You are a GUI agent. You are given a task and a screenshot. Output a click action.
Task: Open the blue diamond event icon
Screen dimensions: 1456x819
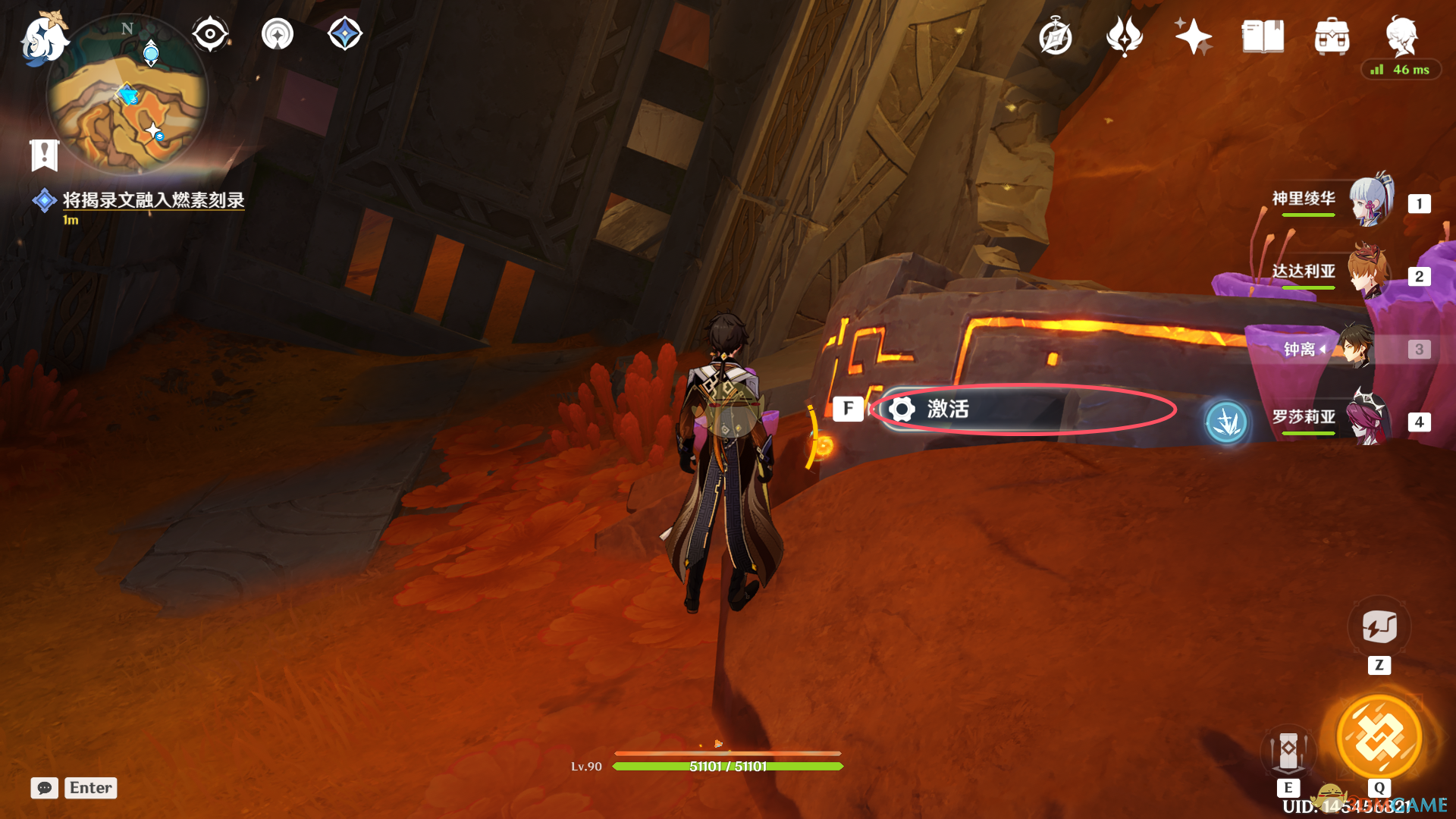coord(345,34)
